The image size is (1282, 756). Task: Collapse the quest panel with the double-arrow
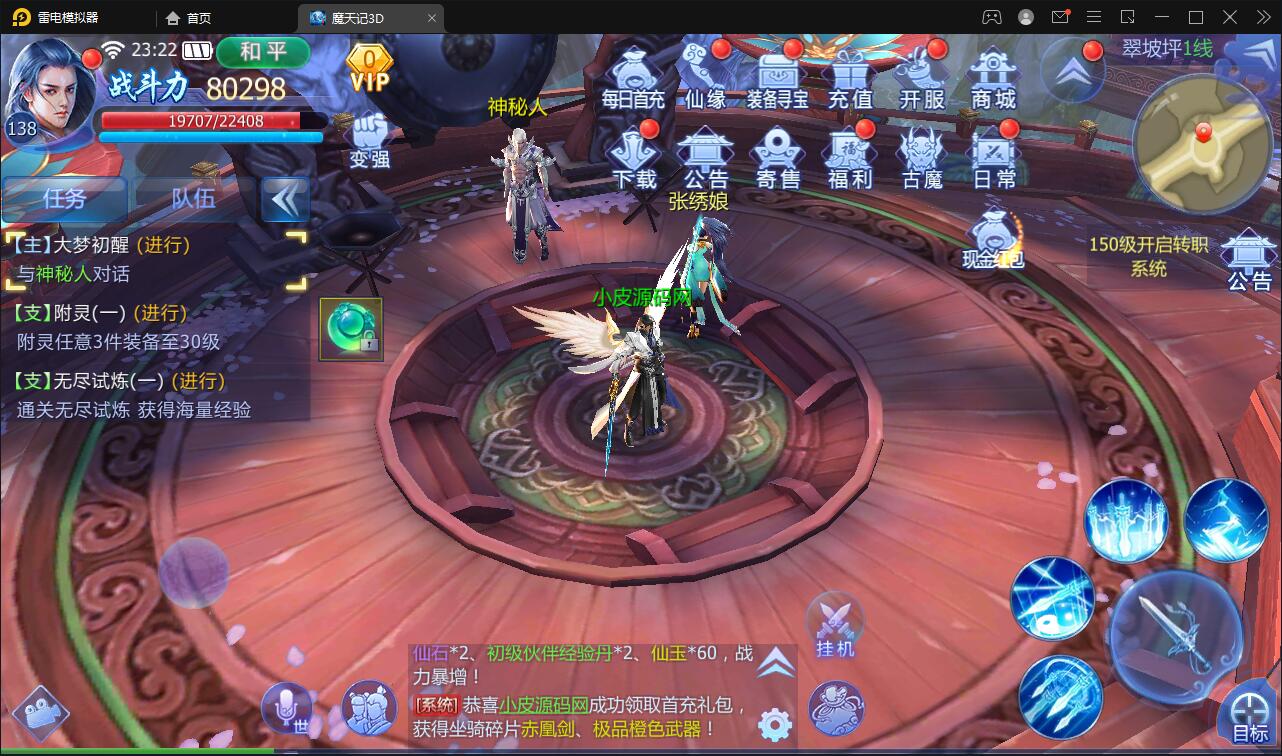pos(286,199)
